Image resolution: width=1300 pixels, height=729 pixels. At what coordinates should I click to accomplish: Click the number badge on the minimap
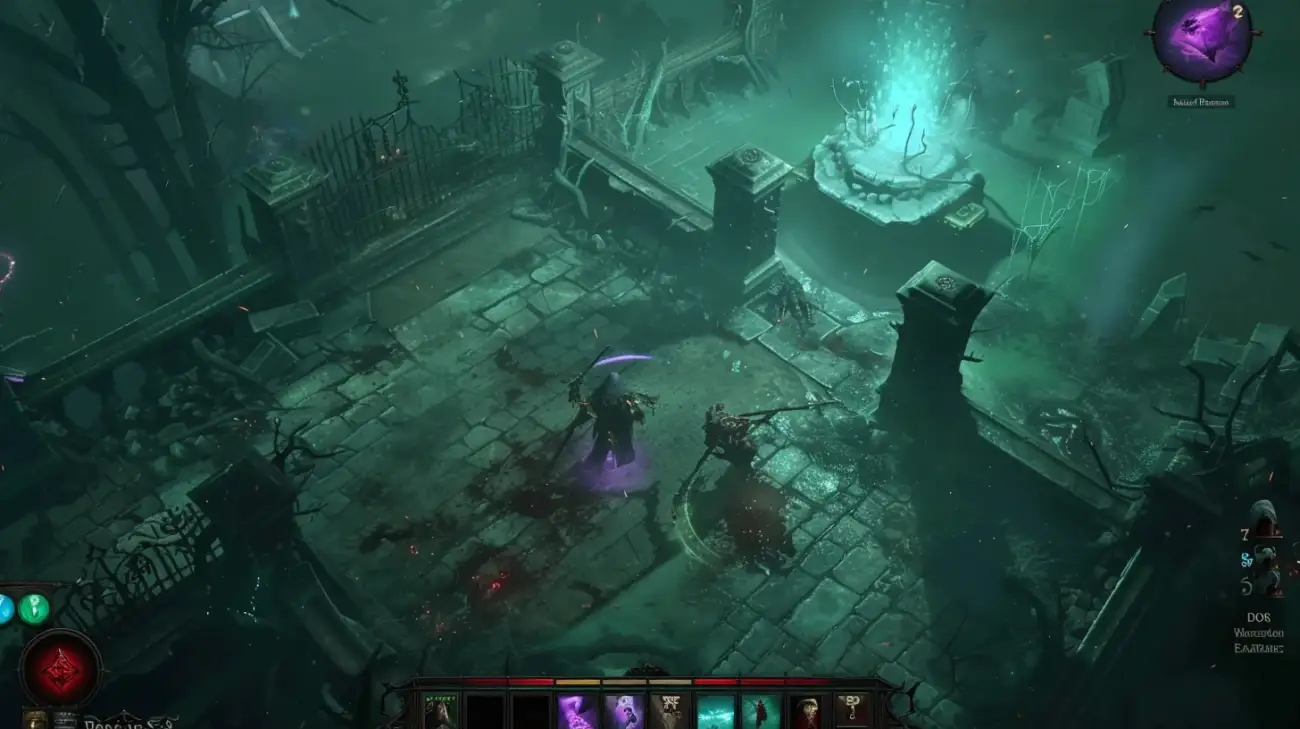1237,14
